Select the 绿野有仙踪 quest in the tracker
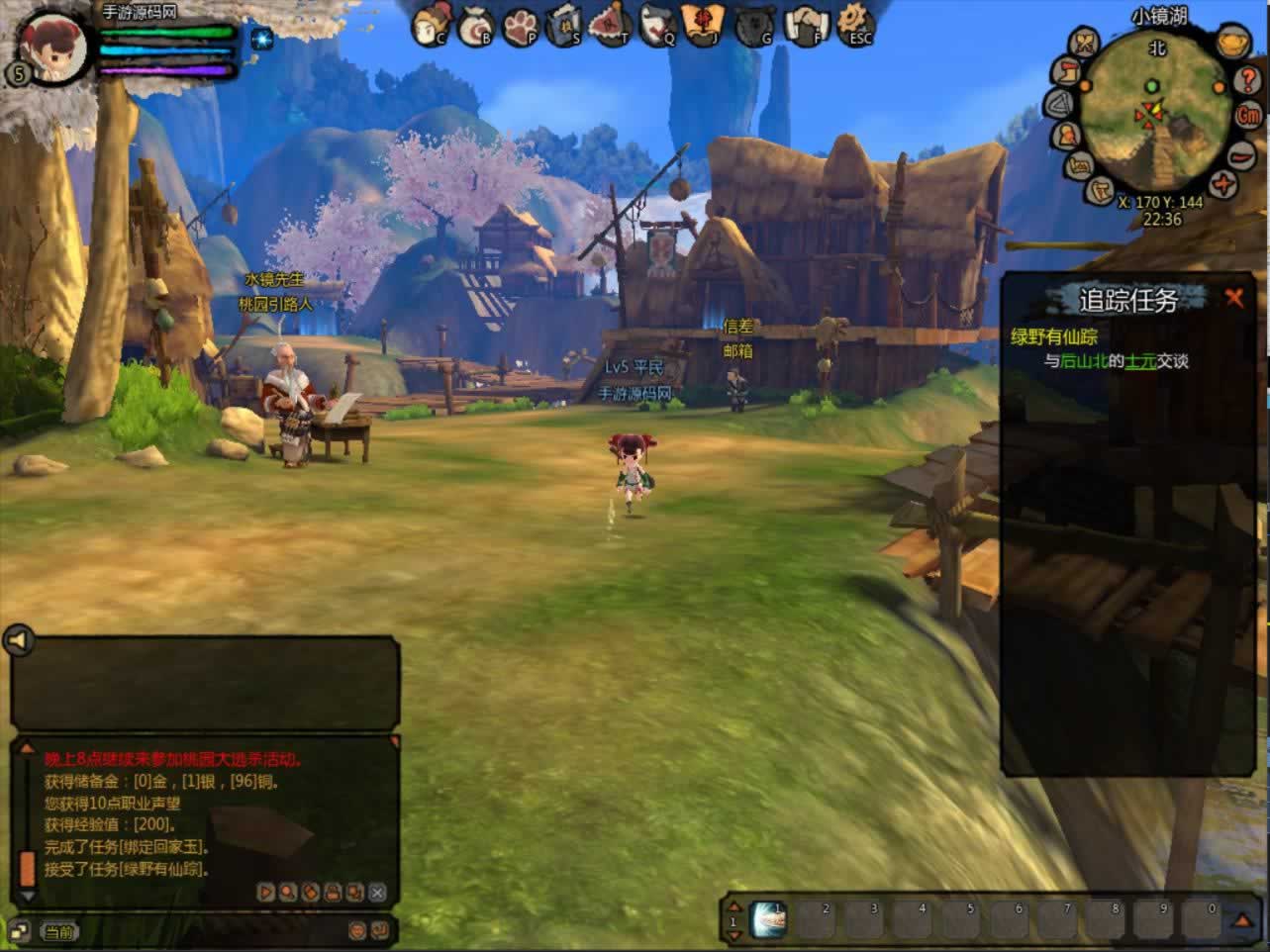 click(x=1053, y=336)
